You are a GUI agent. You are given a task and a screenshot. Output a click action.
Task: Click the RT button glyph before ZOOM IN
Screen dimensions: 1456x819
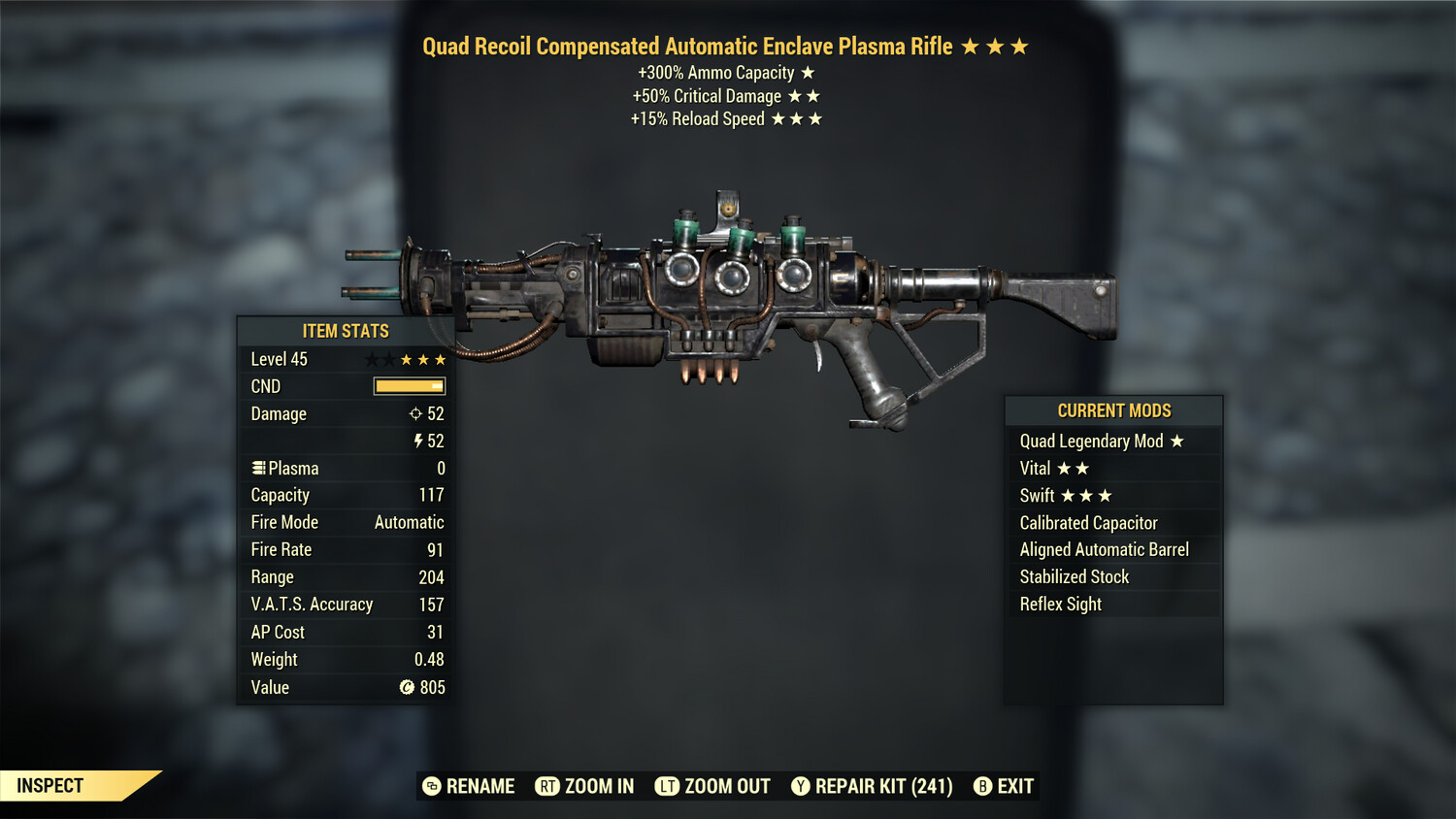546,786
